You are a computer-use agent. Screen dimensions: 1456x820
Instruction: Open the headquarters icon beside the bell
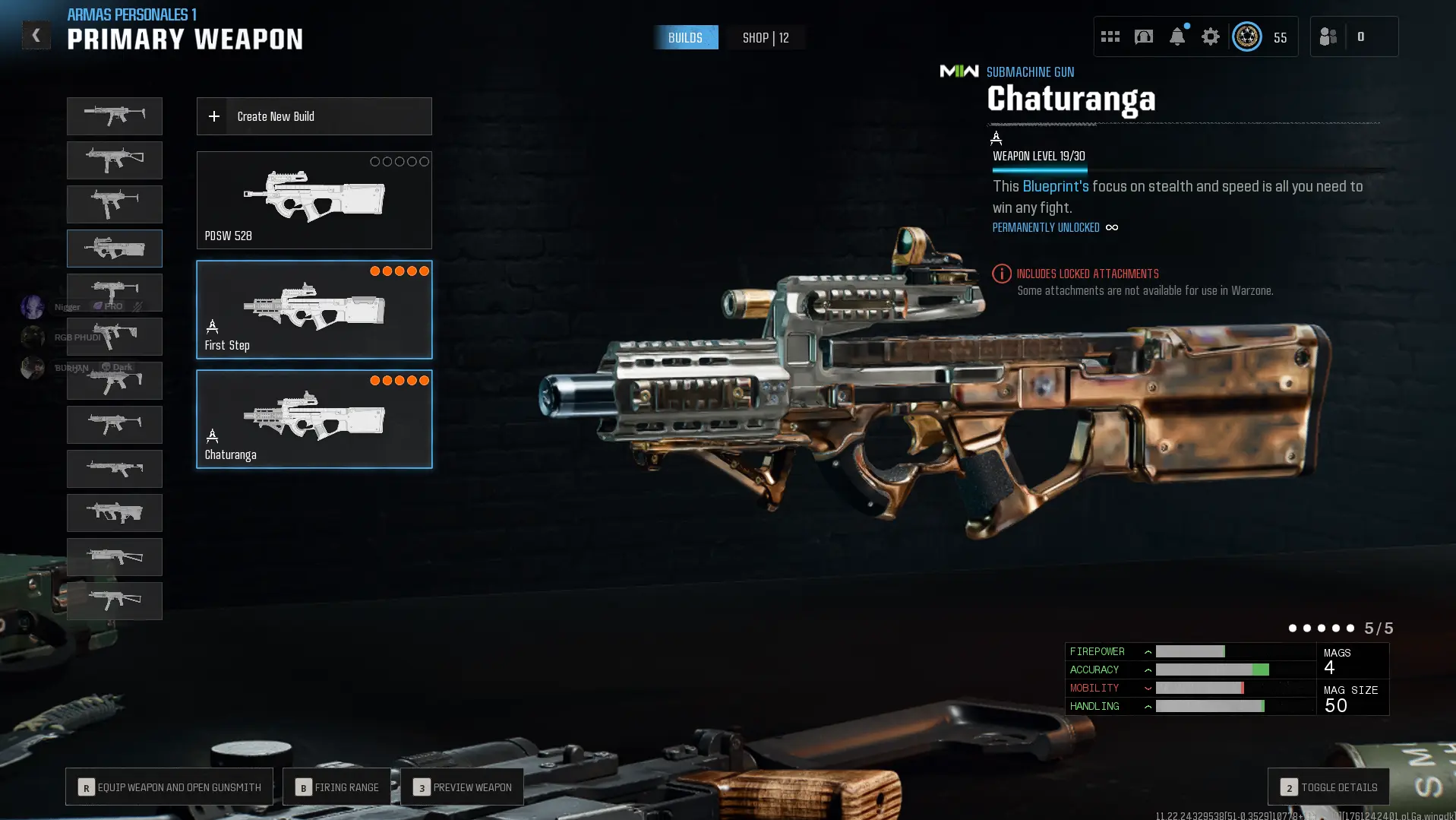tap(1143, 36)
